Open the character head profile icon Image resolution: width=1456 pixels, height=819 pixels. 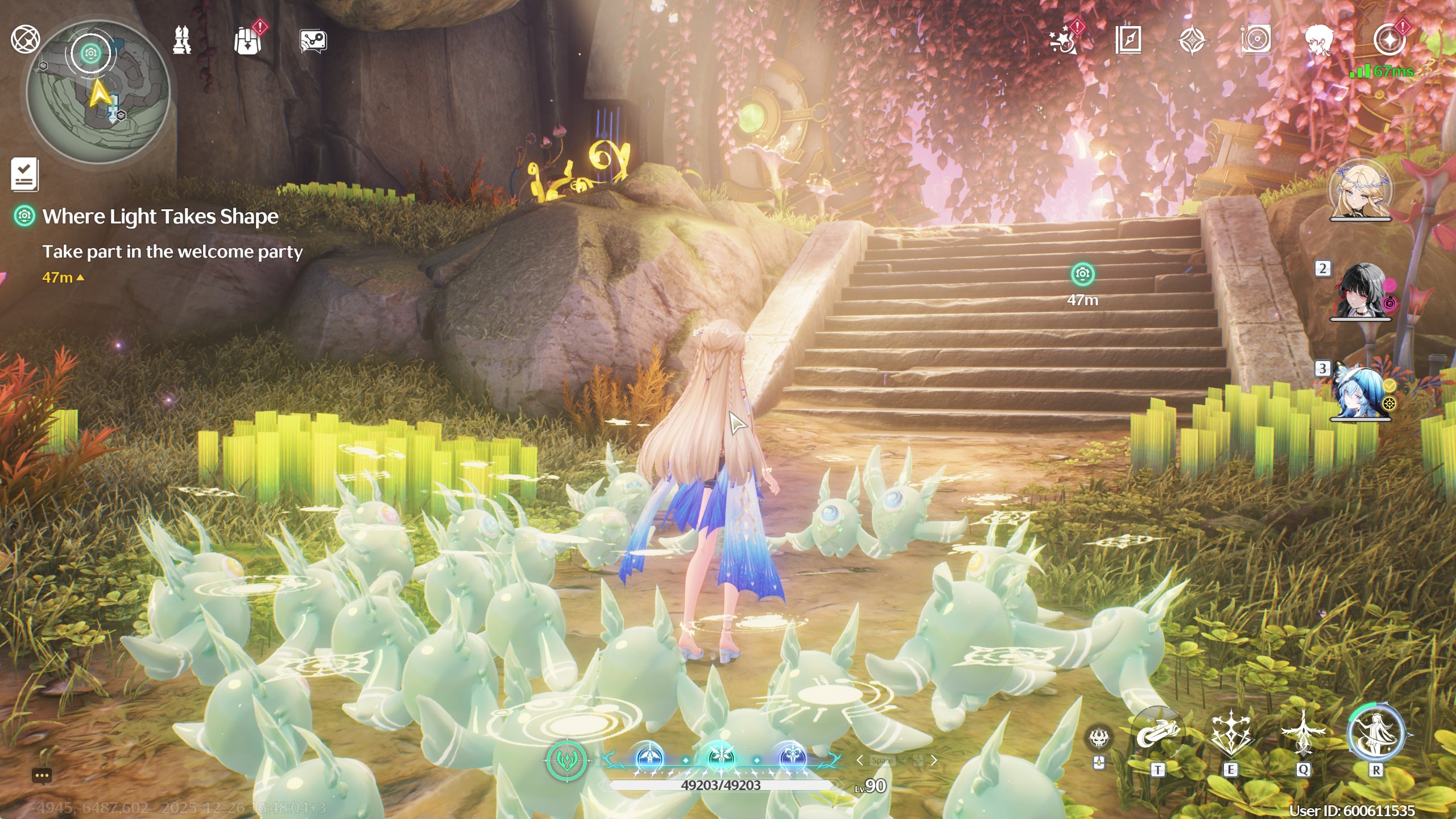tap(1319, 40)
